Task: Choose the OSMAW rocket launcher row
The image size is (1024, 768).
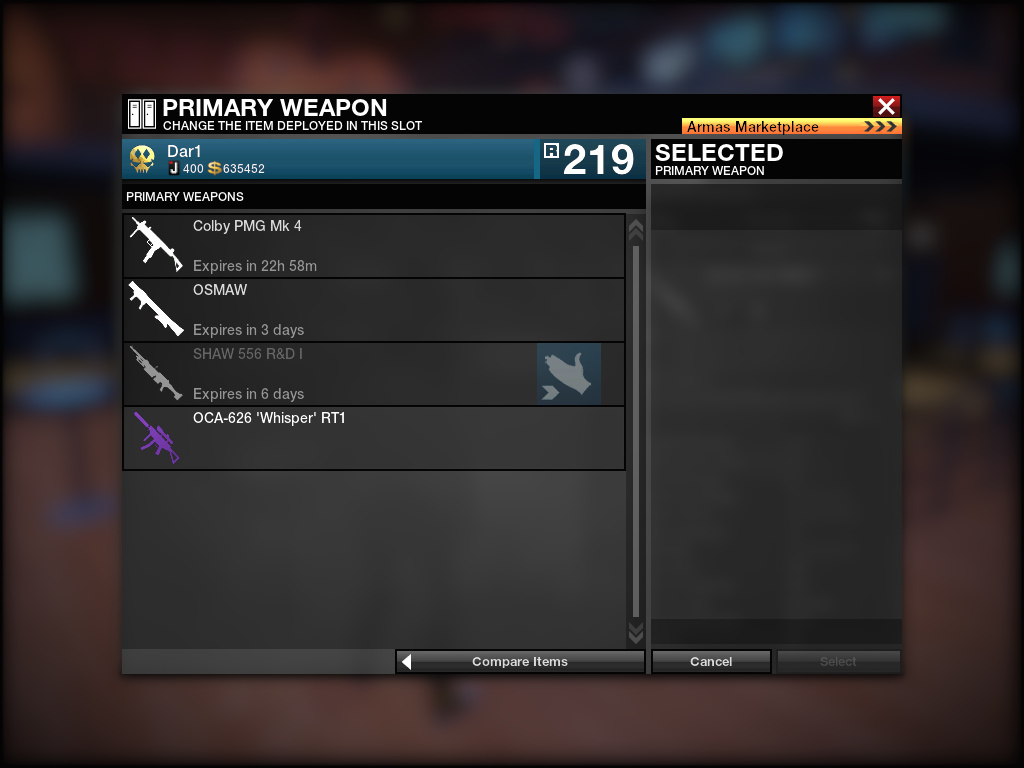Action: tap(373, 309)
